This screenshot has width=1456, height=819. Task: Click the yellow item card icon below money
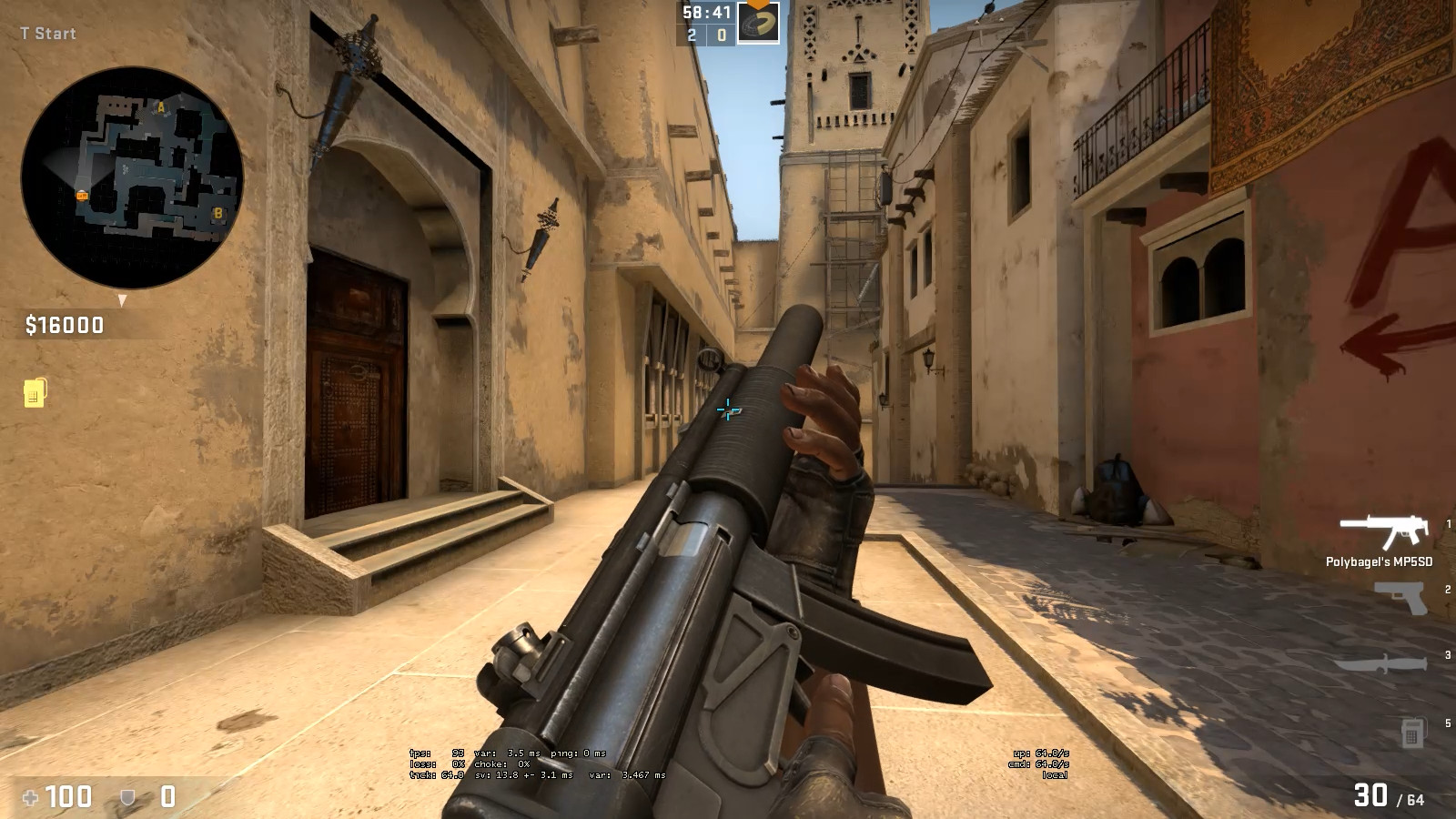pyautogui.click(x=33, y=394)
